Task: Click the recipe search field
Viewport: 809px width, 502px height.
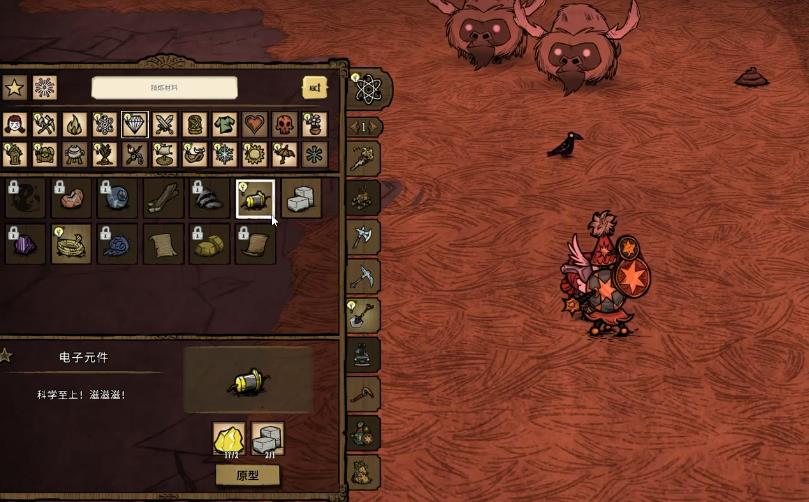Action: point(164,88)
